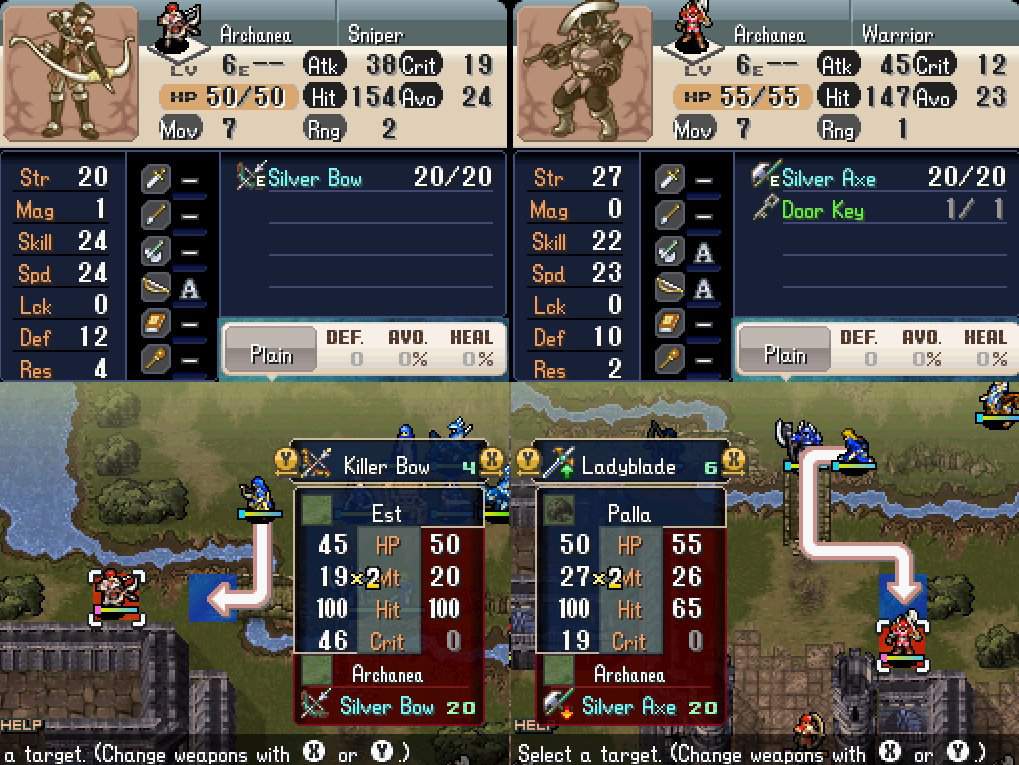This screenshot has width=1019, height=765.
Task: Click the Sniper's character portrait
Action: 70,72
